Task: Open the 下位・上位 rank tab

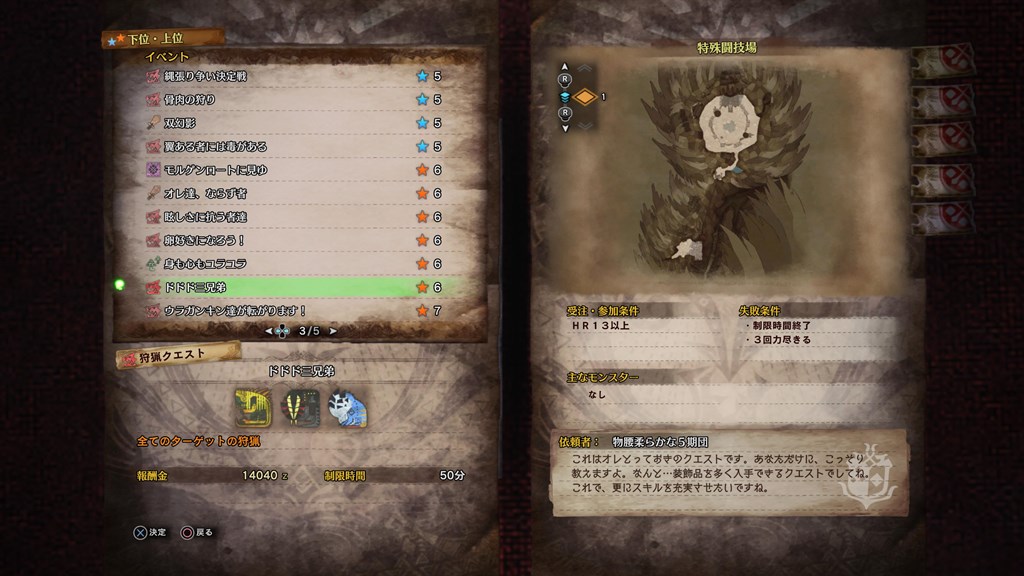Action: (163, 39)
